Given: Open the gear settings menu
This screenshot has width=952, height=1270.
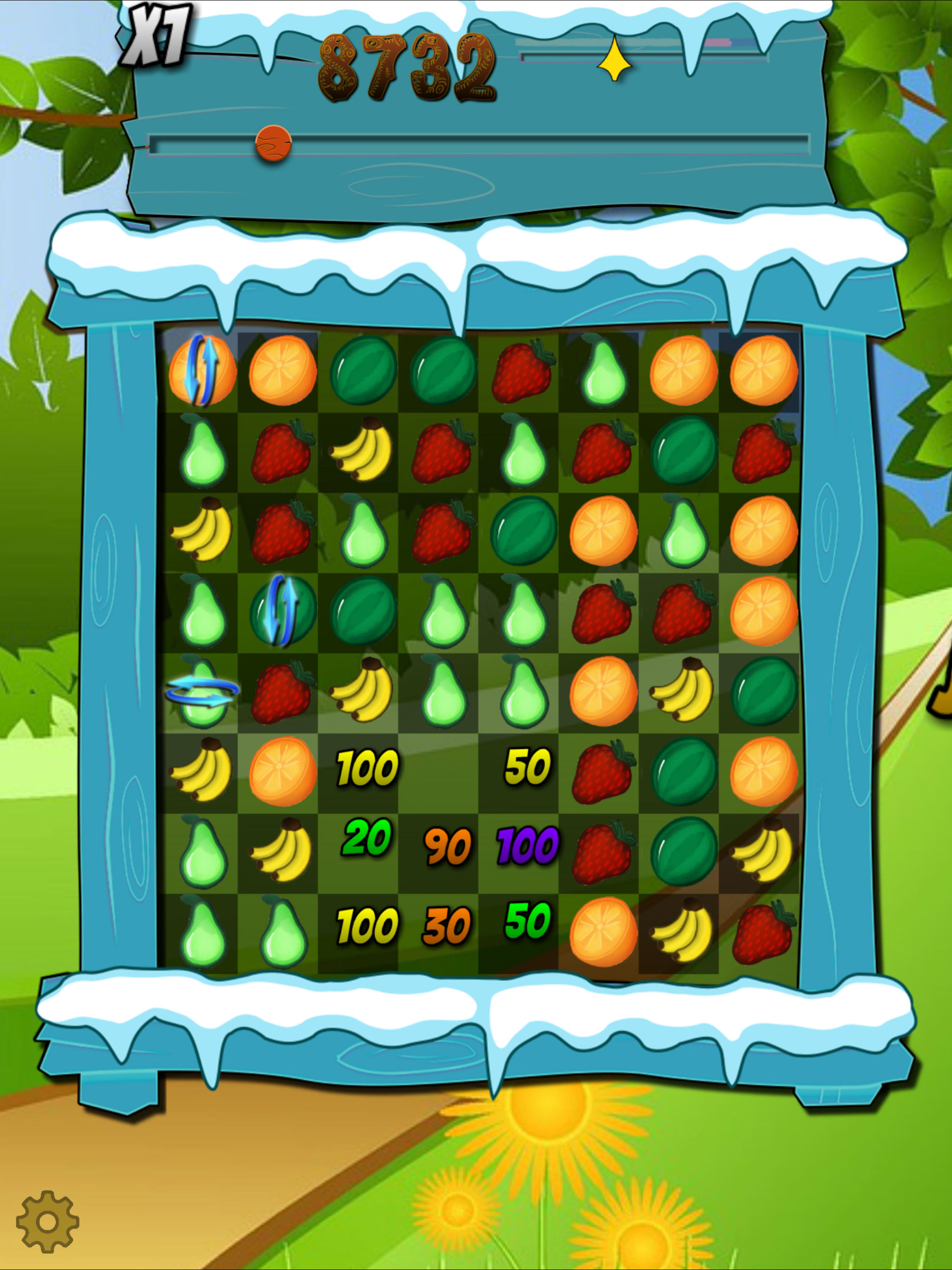Looking at the screenshot, I should pyautogui.click(x=47, y=1221).
